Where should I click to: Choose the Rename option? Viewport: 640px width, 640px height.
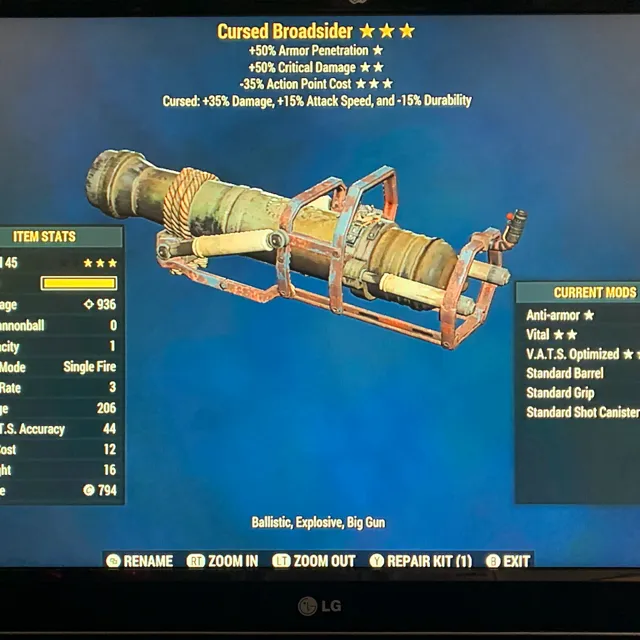click(x=140, y=561)
